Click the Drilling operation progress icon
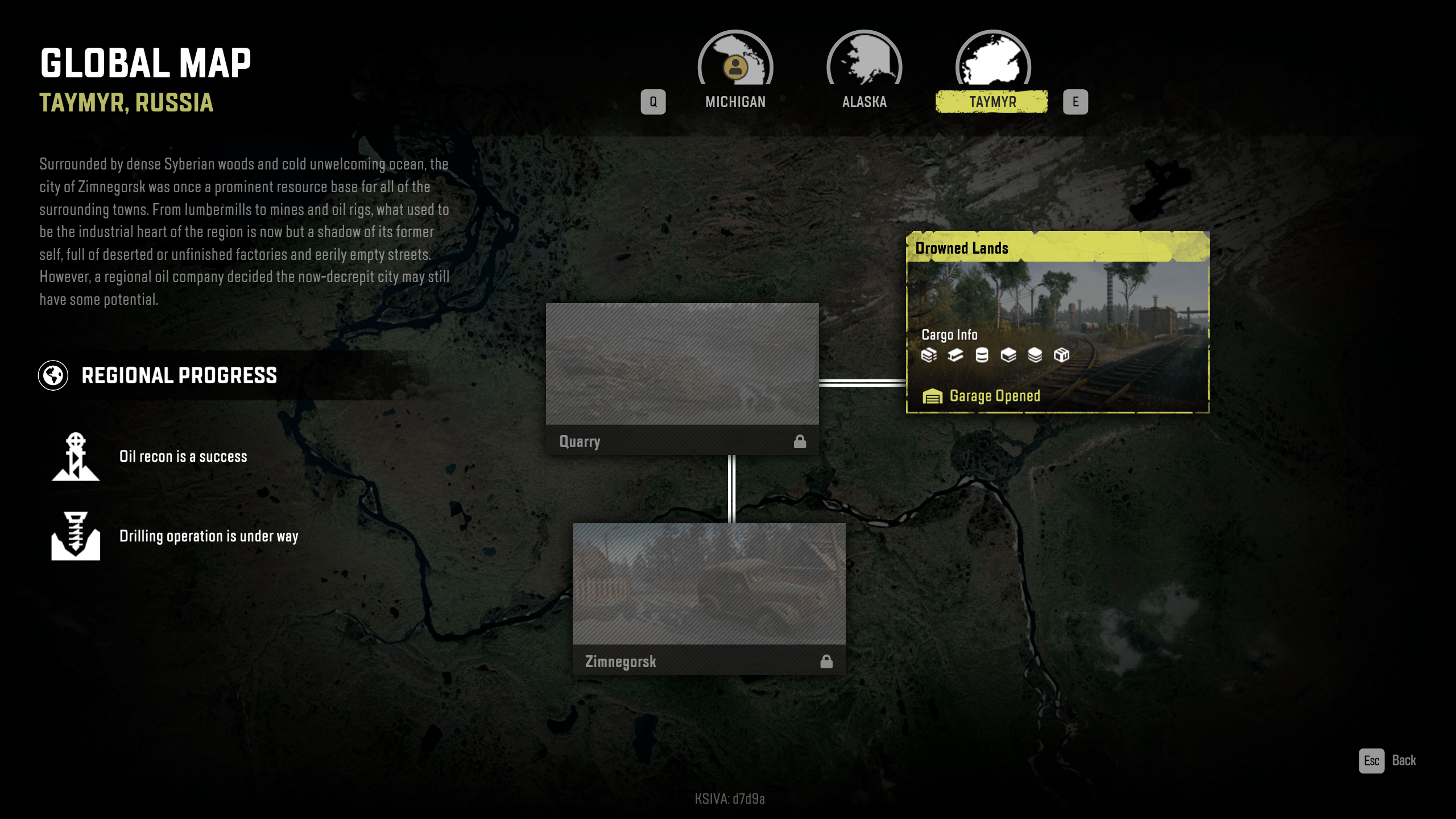Image resolution: width=1456 pixels, height=819 pixels. point(76,536)
